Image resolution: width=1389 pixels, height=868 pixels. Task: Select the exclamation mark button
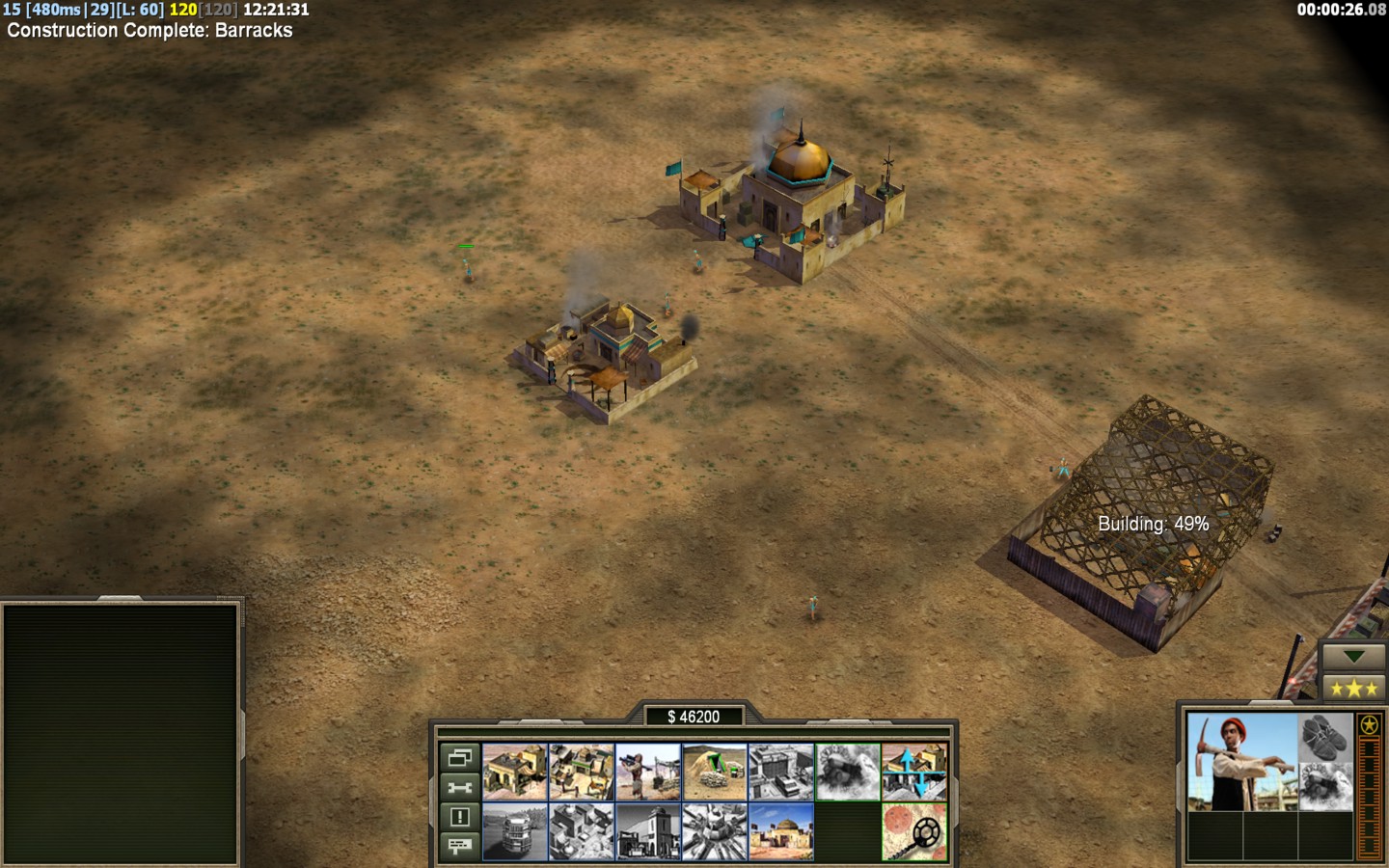tap(459, 817)
